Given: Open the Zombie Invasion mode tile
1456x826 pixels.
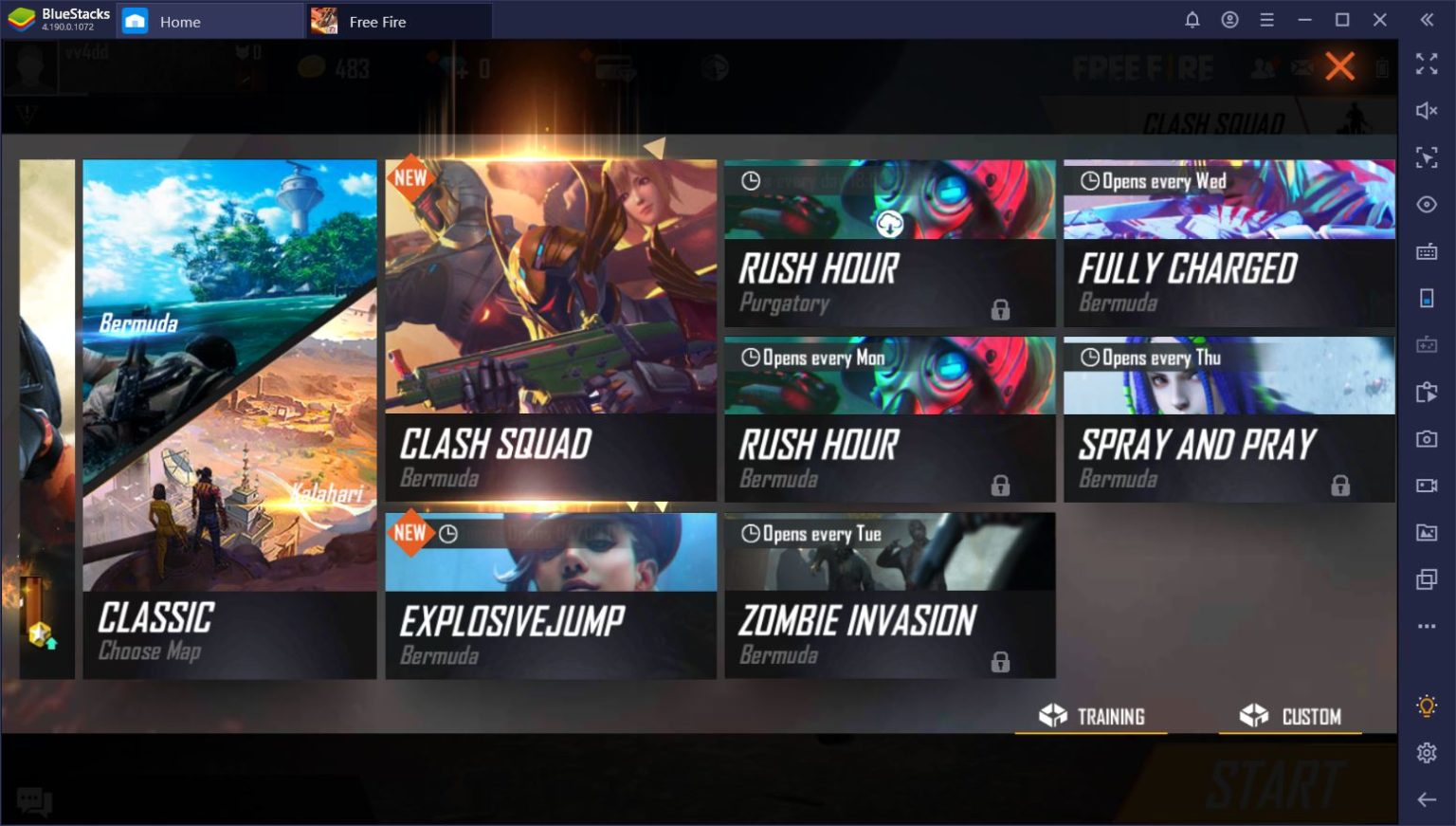Looking at the screenshot, I should click(x=889, y=595).
